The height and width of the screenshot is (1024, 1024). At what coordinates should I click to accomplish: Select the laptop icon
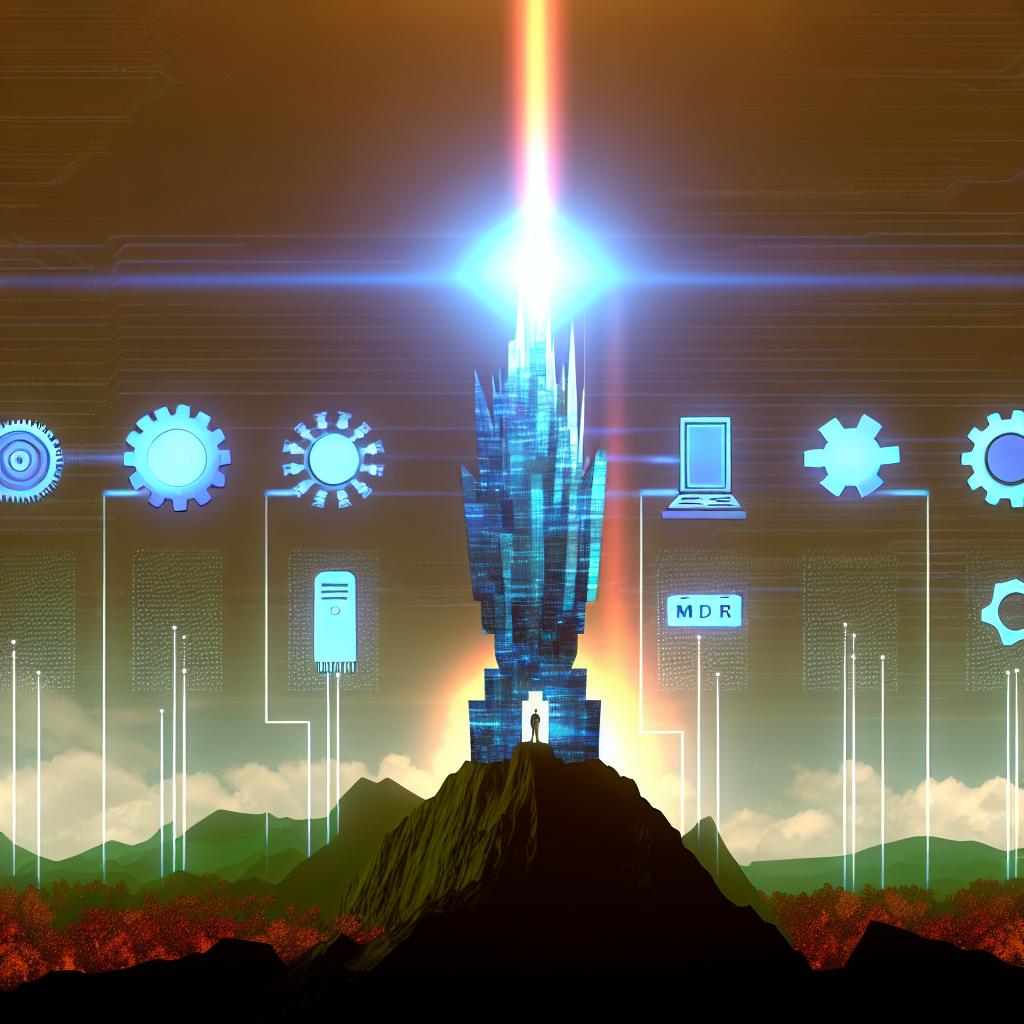[704, 469]
